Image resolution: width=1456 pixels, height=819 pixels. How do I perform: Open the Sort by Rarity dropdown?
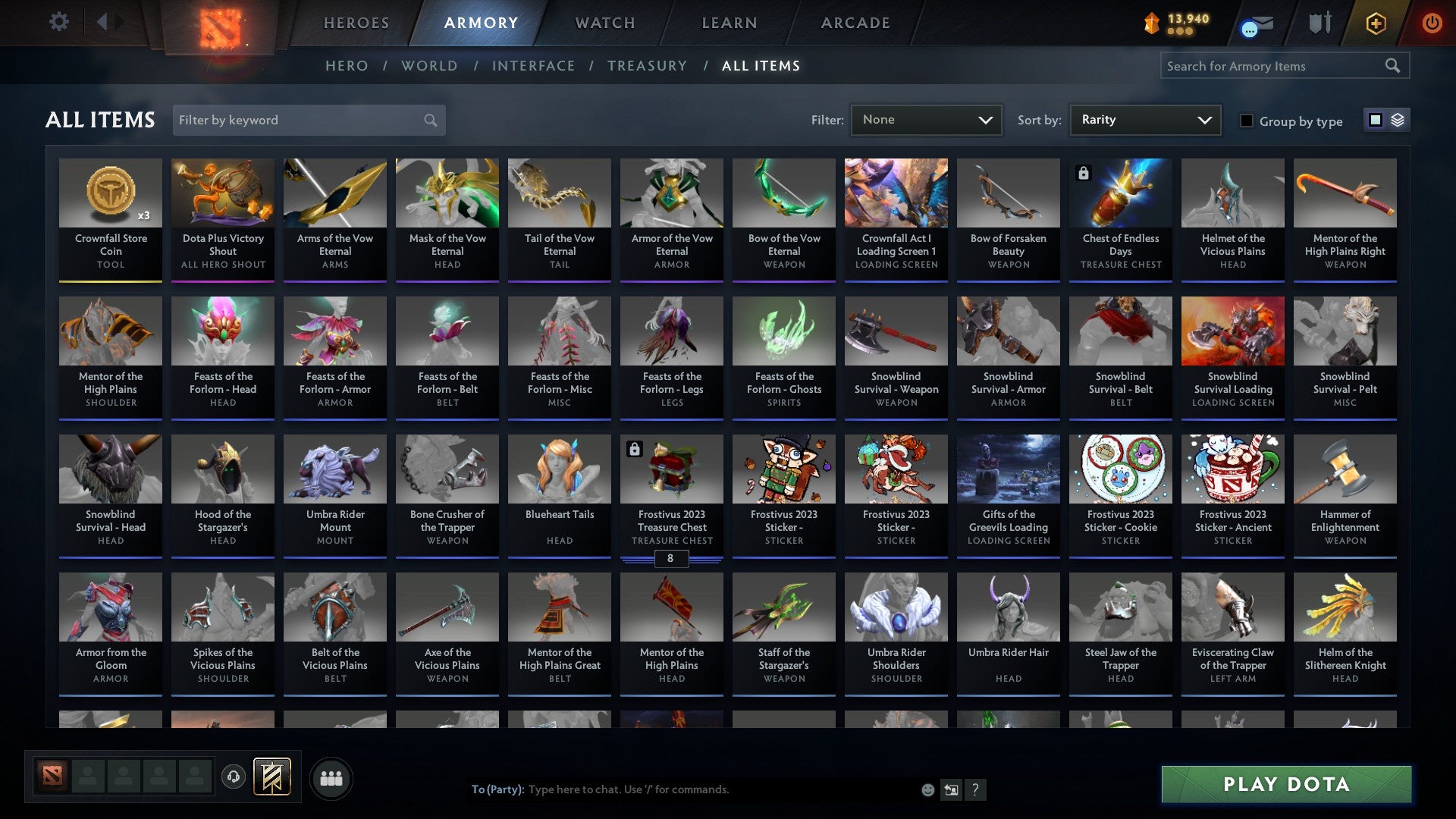pyautogui.click(x=1144, y=119)
